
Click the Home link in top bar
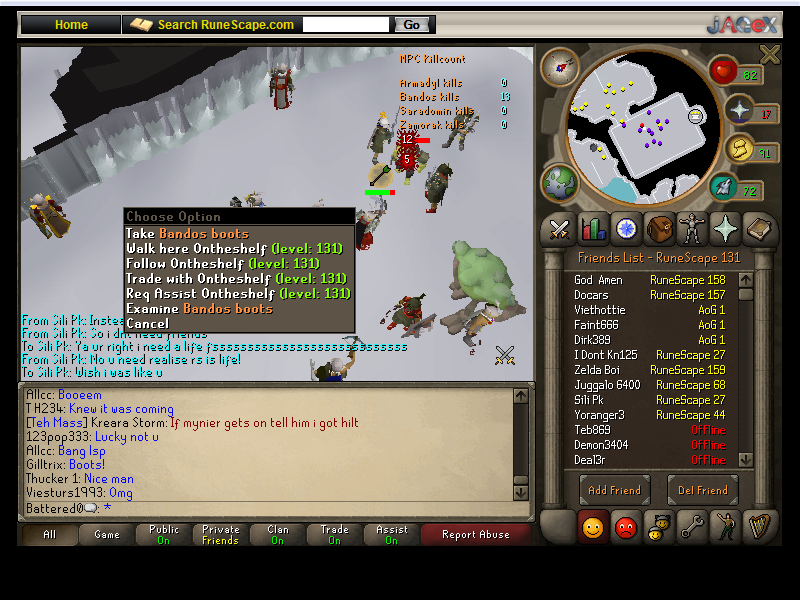71,25
